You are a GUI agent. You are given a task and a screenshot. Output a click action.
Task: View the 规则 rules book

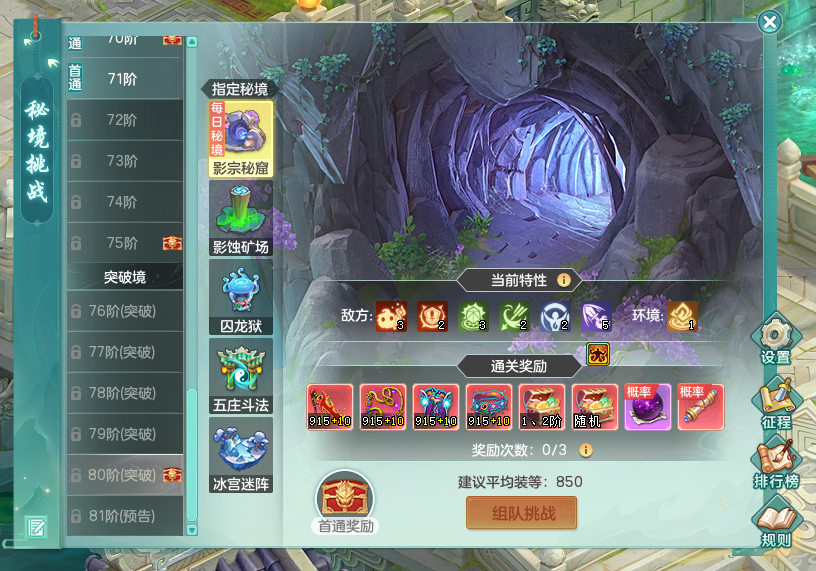[775, 525]
